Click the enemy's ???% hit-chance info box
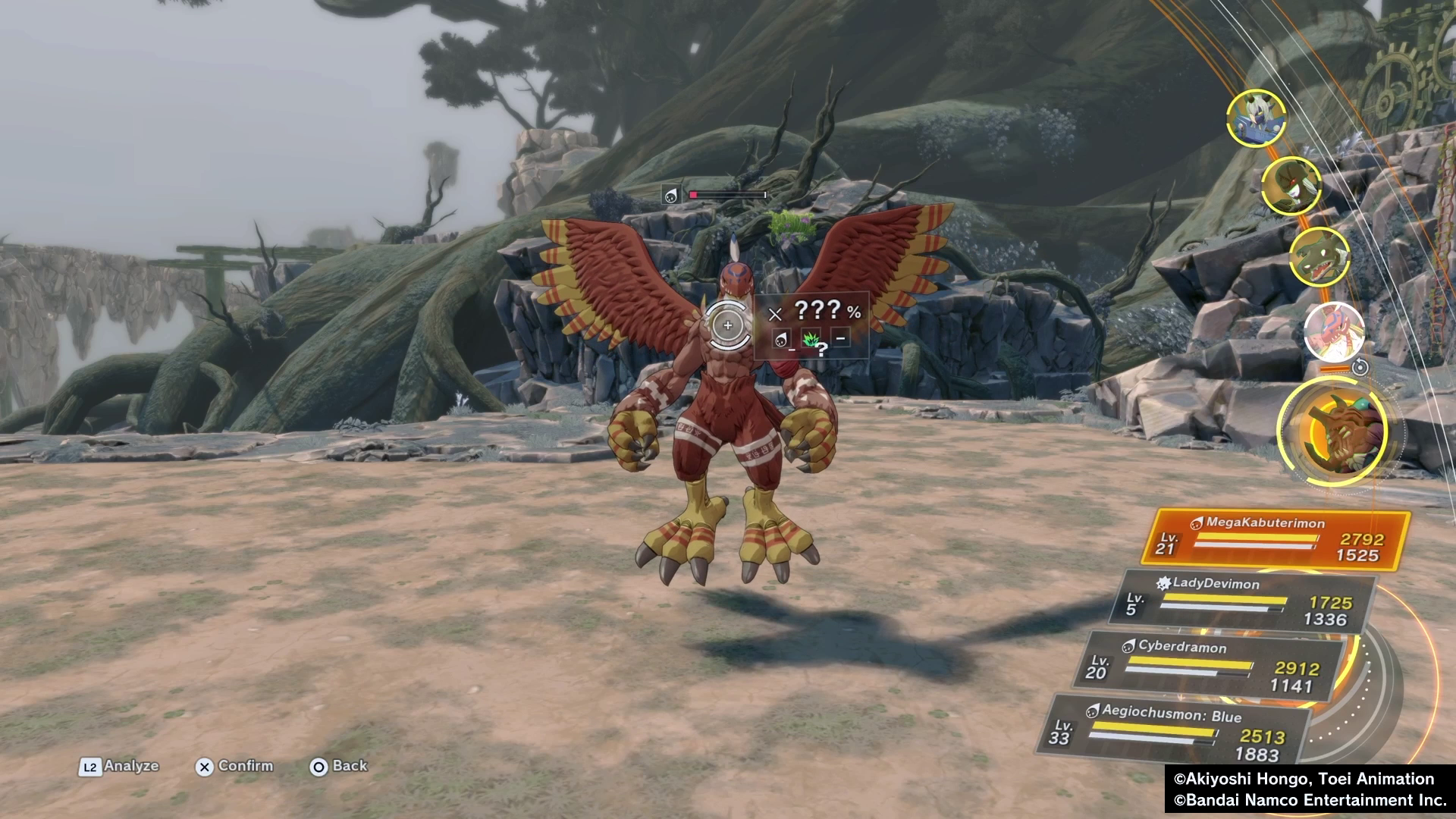The image size is (1456, 819). click(812, 325)
